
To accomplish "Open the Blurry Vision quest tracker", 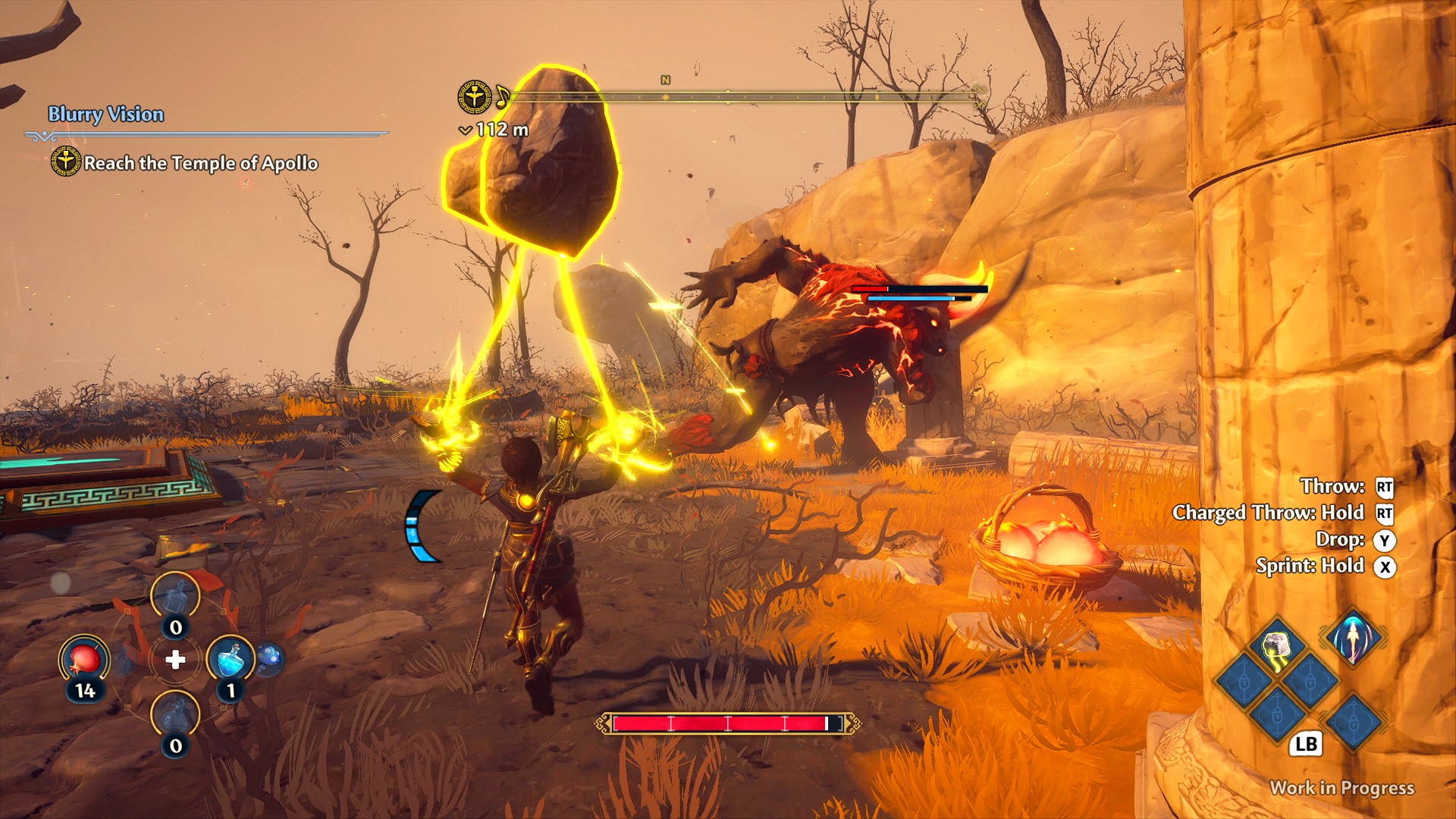I will pos(106,115).
